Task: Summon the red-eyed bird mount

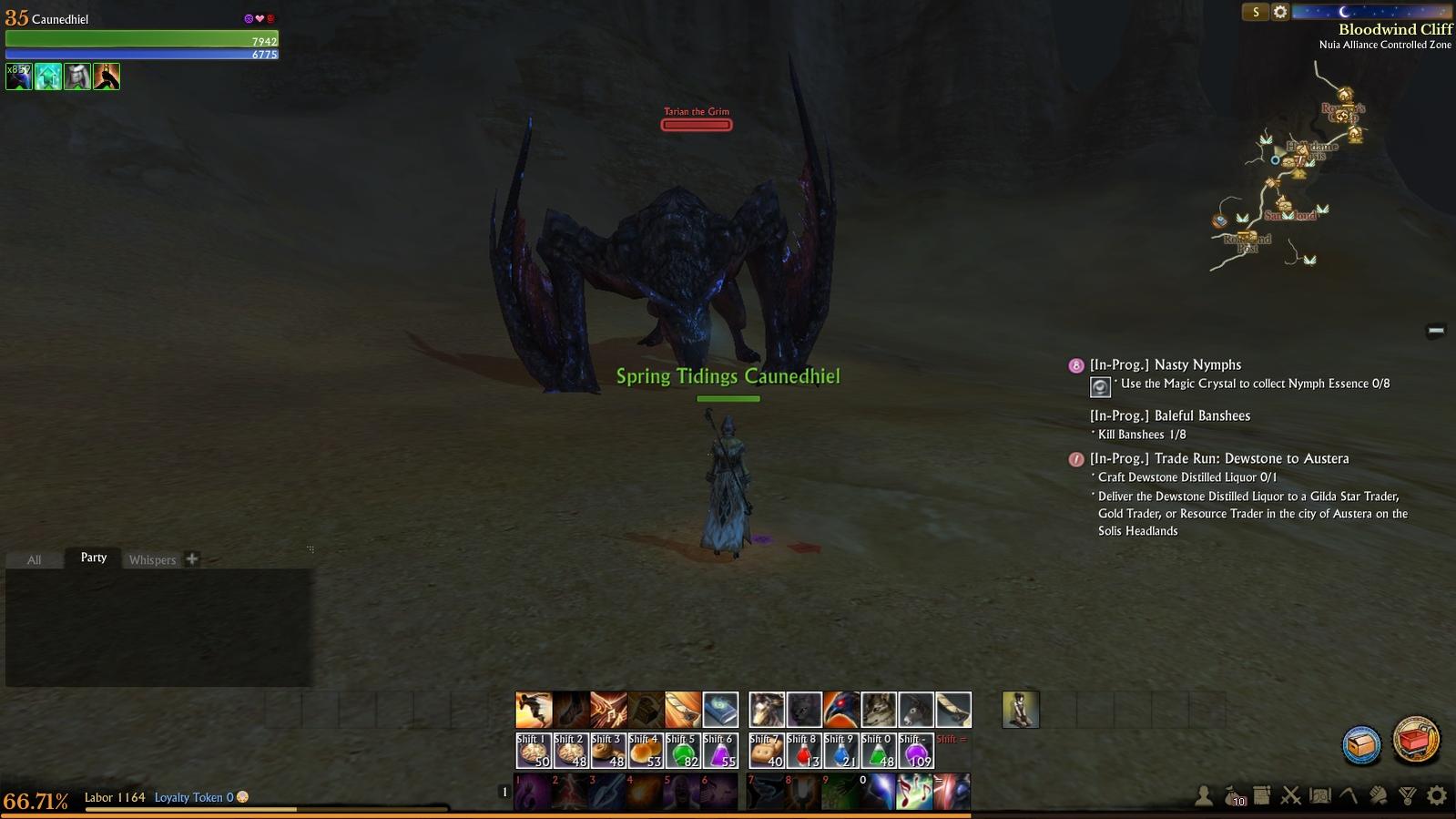Action: (841, 710)
